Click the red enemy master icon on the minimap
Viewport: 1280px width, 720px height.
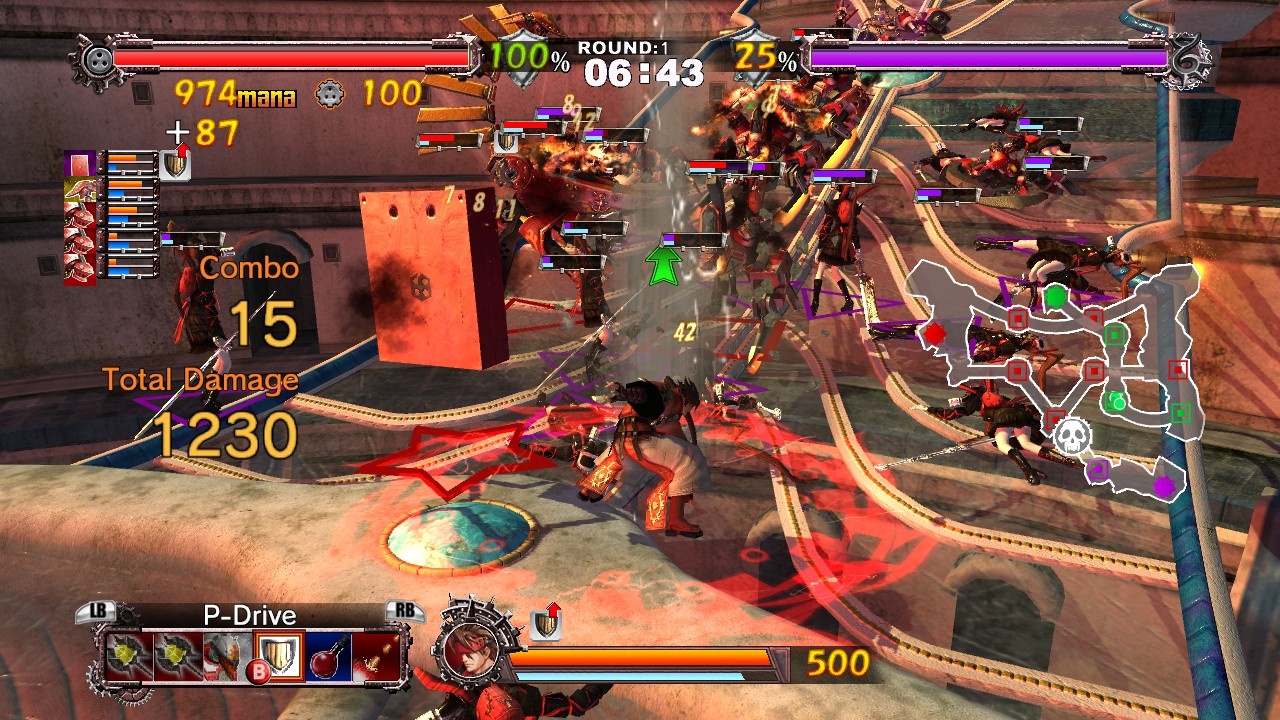pos(936,334)
